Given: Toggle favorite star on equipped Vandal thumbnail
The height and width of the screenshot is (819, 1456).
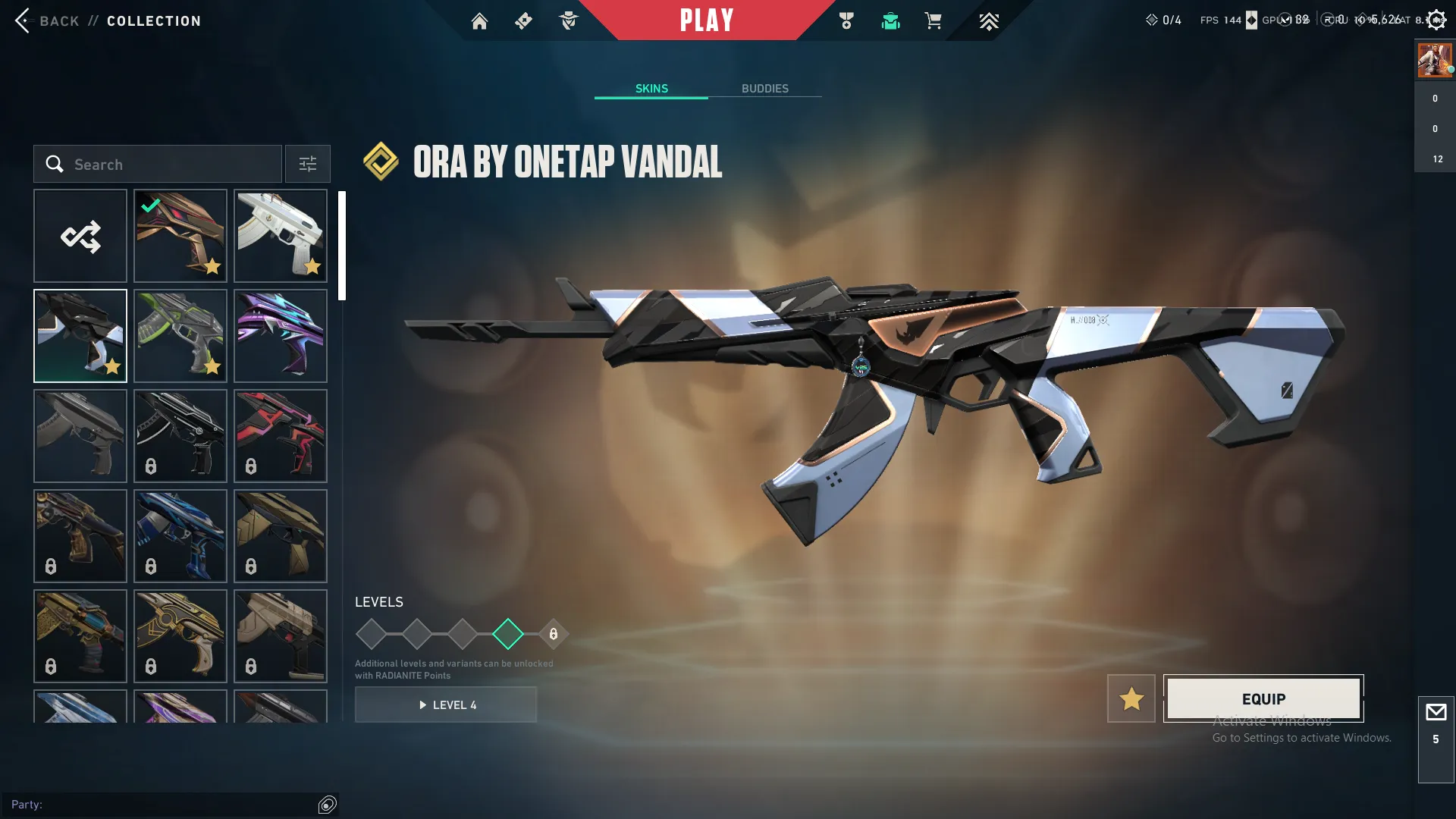Looking at the screenshot, I should coord(213,267).
